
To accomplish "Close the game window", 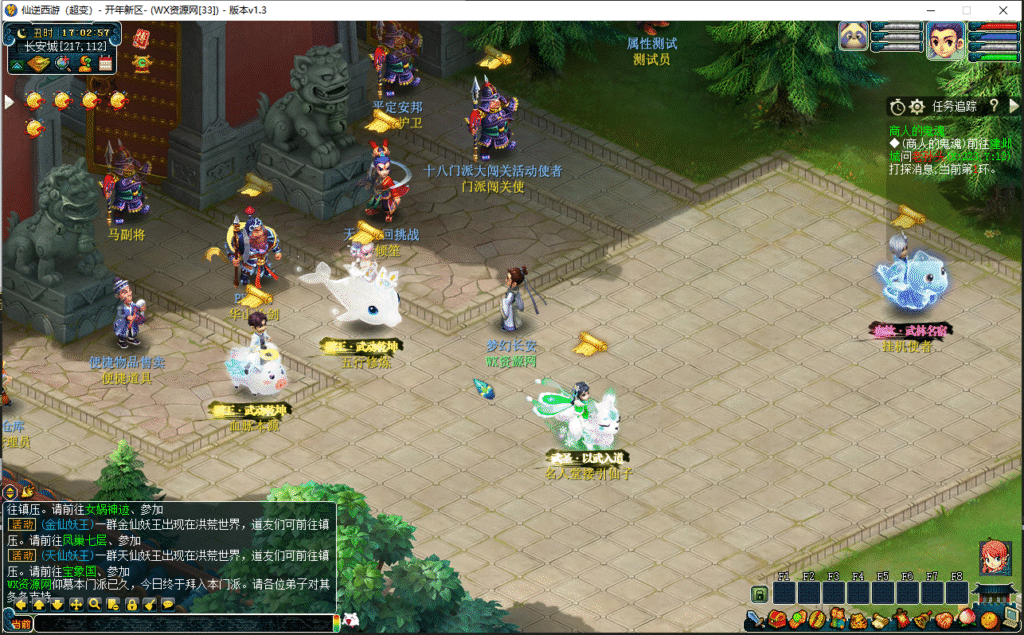I will tap(1002, 10).
